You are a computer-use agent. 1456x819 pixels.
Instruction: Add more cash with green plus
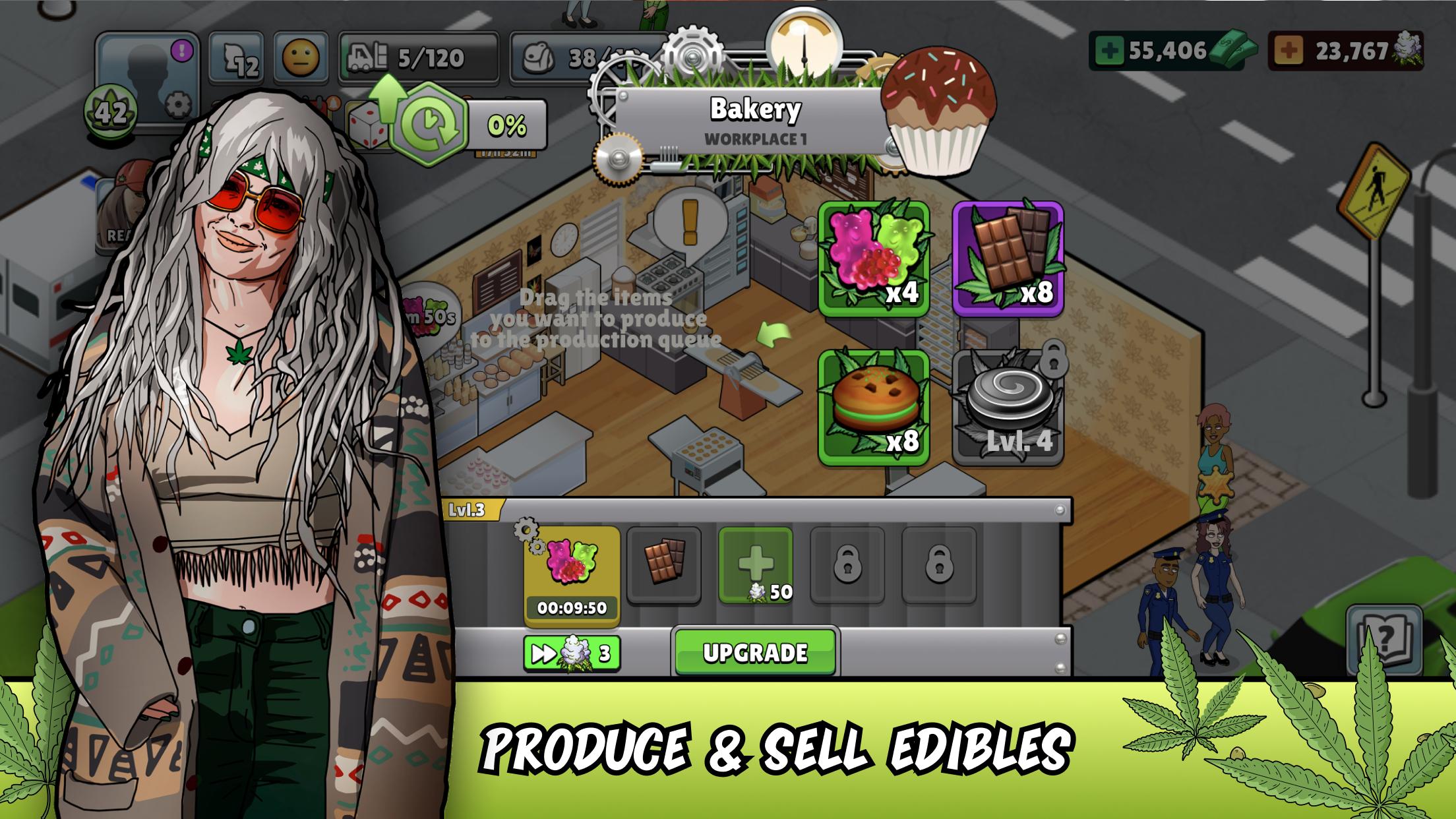point(1109,51)
